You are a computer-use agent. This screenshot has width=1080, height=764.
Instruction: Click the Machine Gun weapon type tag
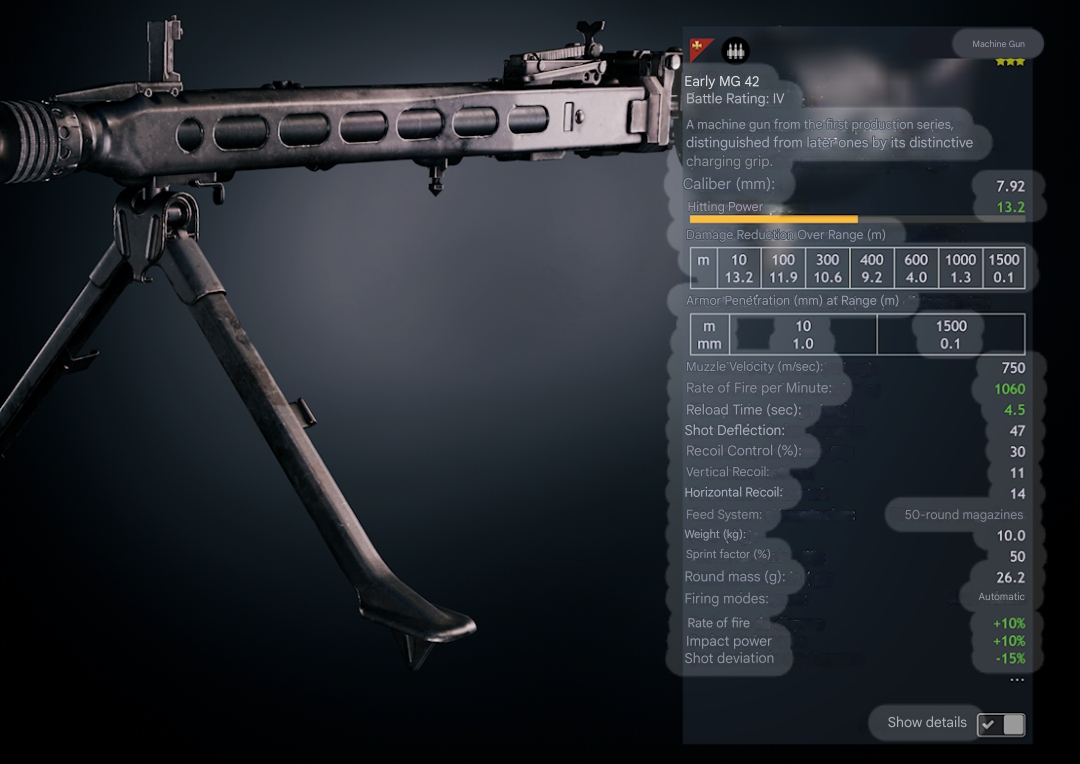pyautogui.click(x=997, y=44)
